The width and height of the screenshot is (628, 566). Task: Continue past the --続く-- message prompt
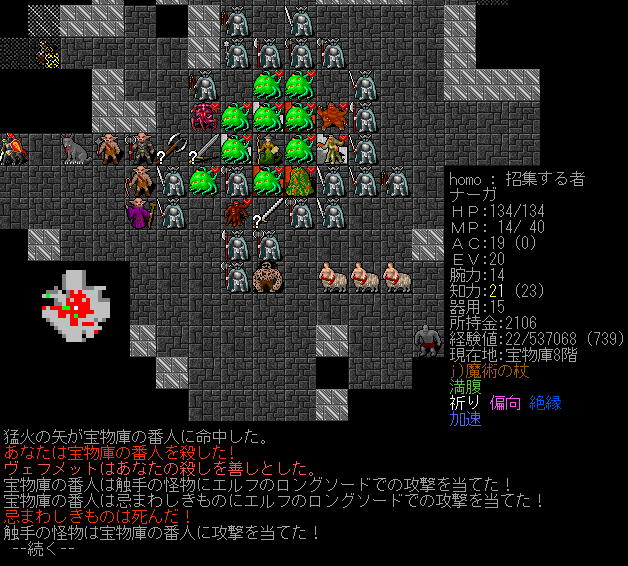[x=42, y=549]
